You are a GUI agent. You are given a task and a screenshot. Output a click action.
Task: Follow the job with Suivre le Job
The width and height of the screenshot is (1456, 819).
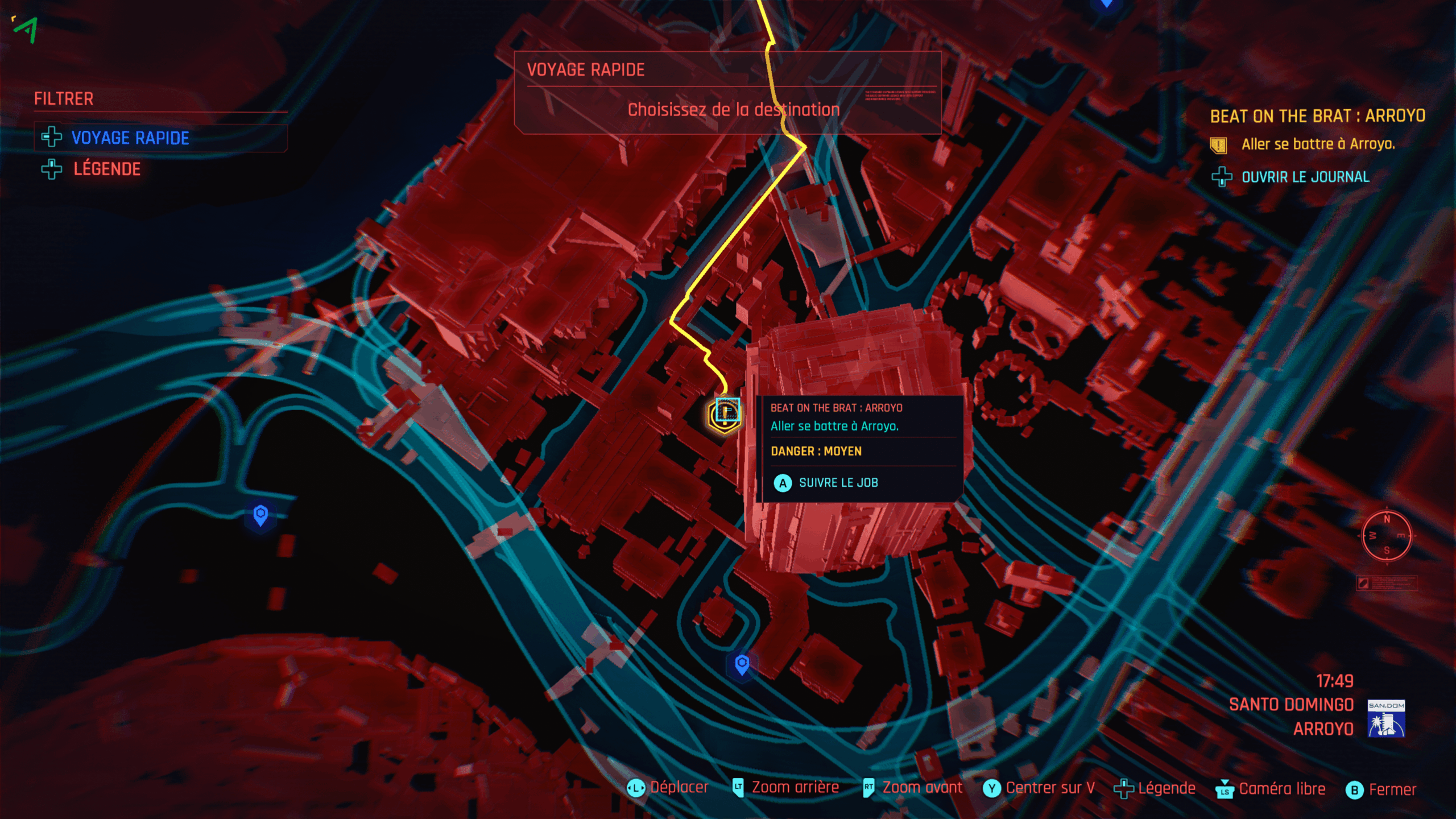pyautogui.click(x=838, y=483)
